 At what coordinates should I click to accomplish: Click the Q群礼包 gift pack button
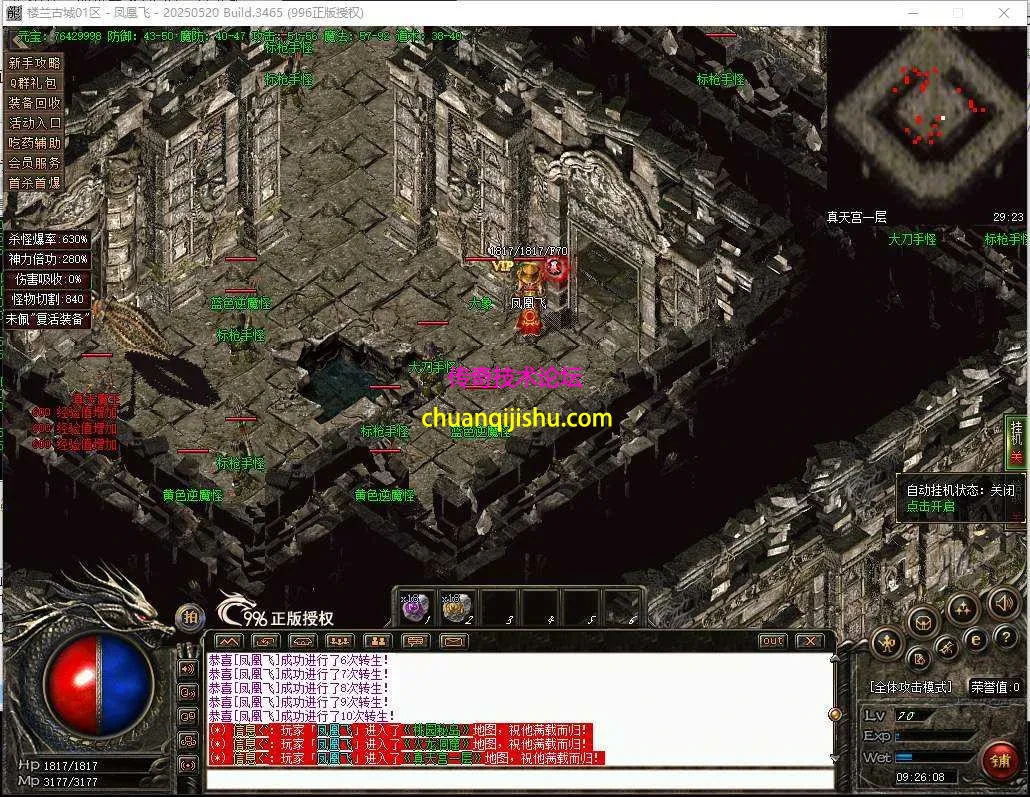point(35,83)
